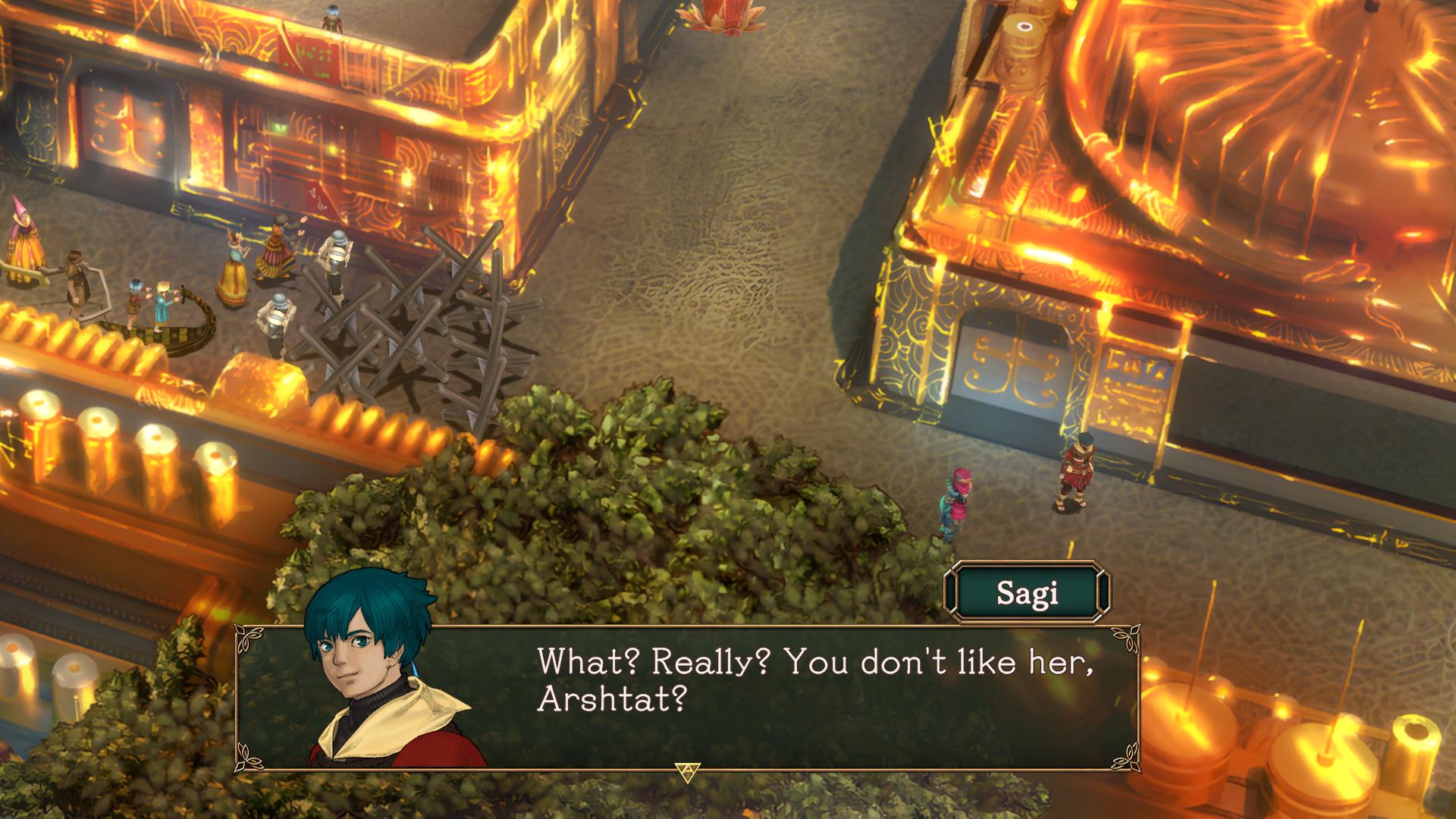The width and height of the screenshot is (1456, 819).
Task: Advance dialogue with the continue arrow
Action: (x=687, y=771)
